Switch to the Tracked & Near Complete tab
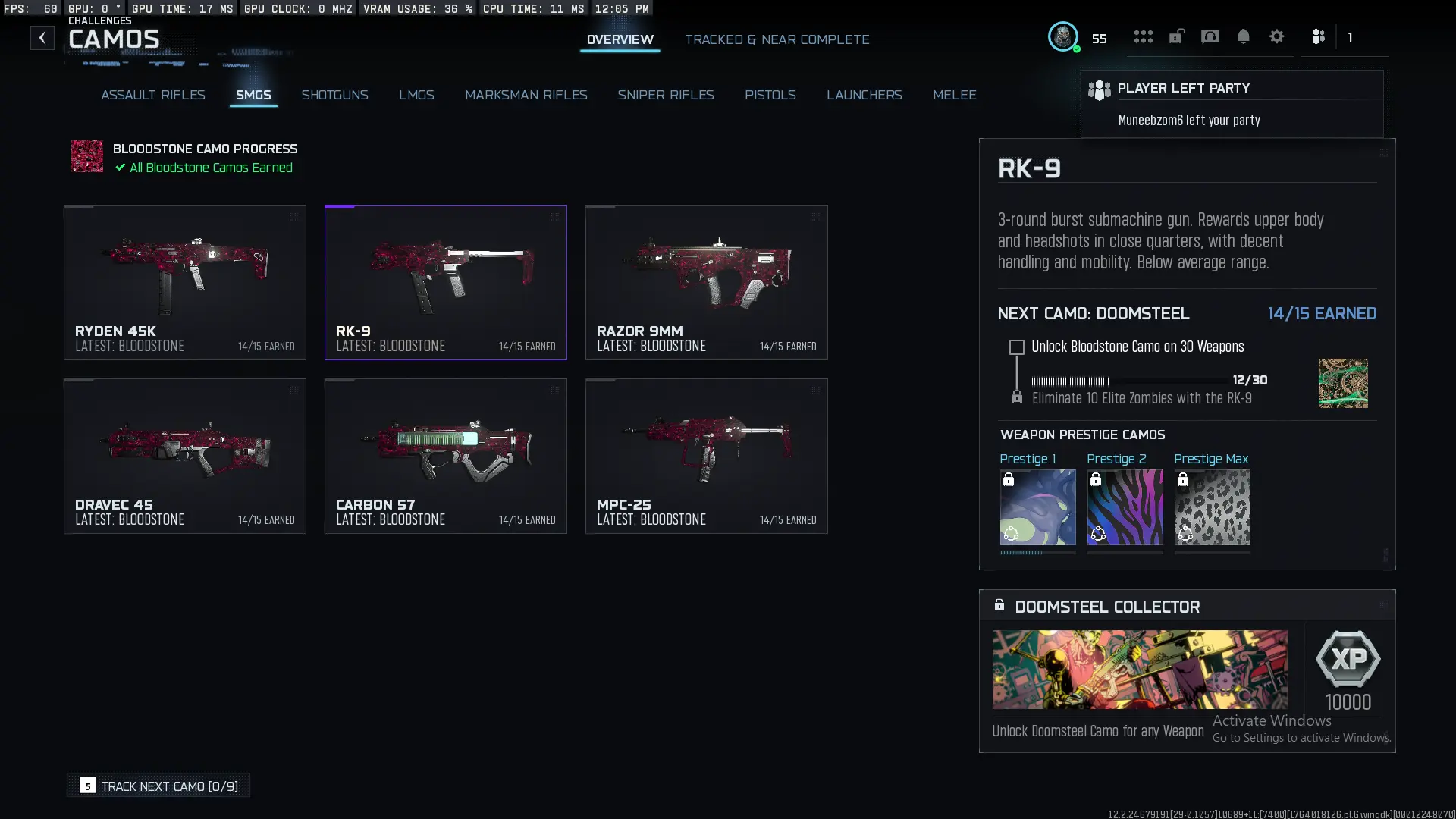1456x819 pixels. point(777,39)
